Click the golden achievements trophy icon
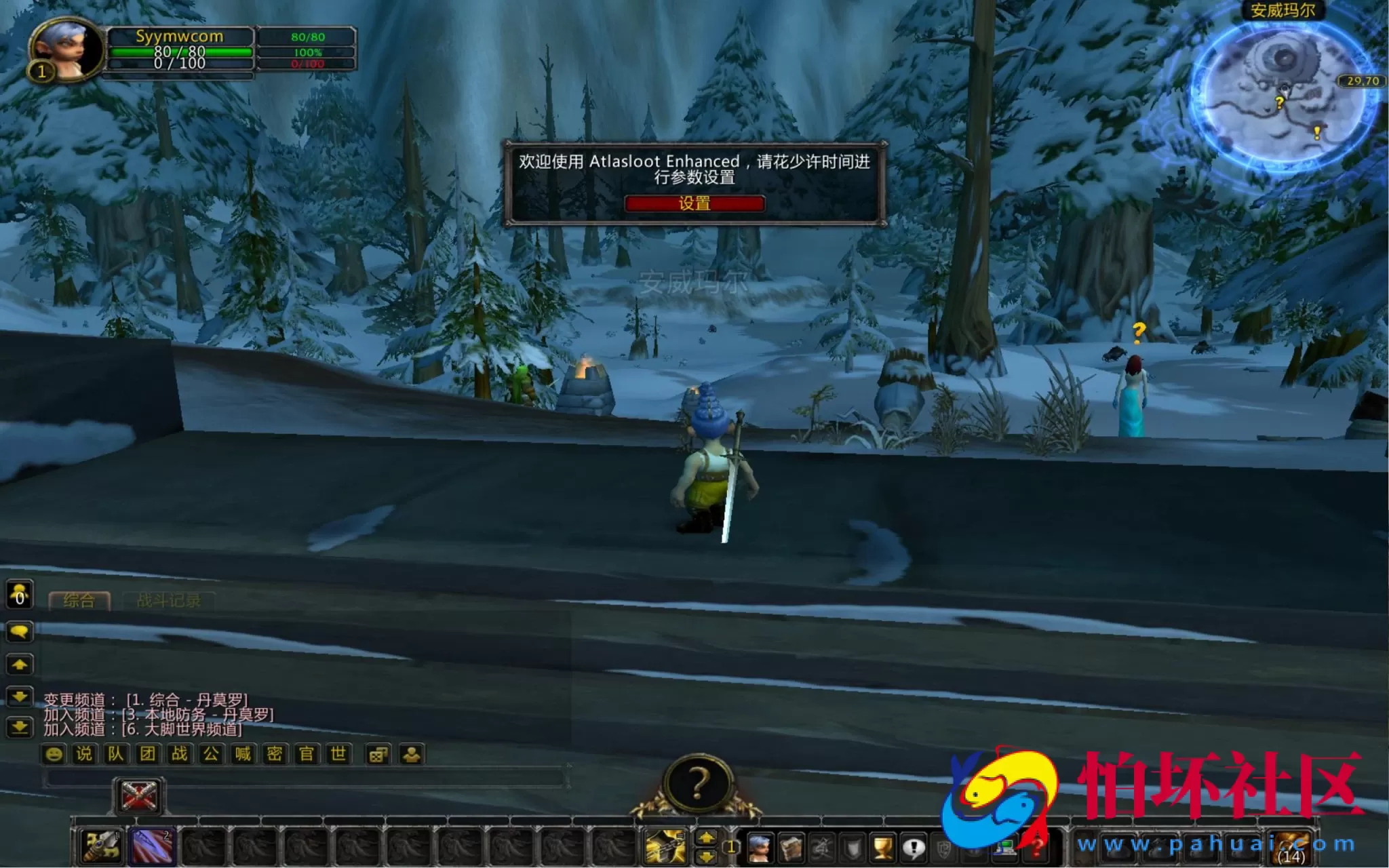Image resolution: width=1389 pixels, height=868 pixels. pyautogui.click(x=882, y=848)
